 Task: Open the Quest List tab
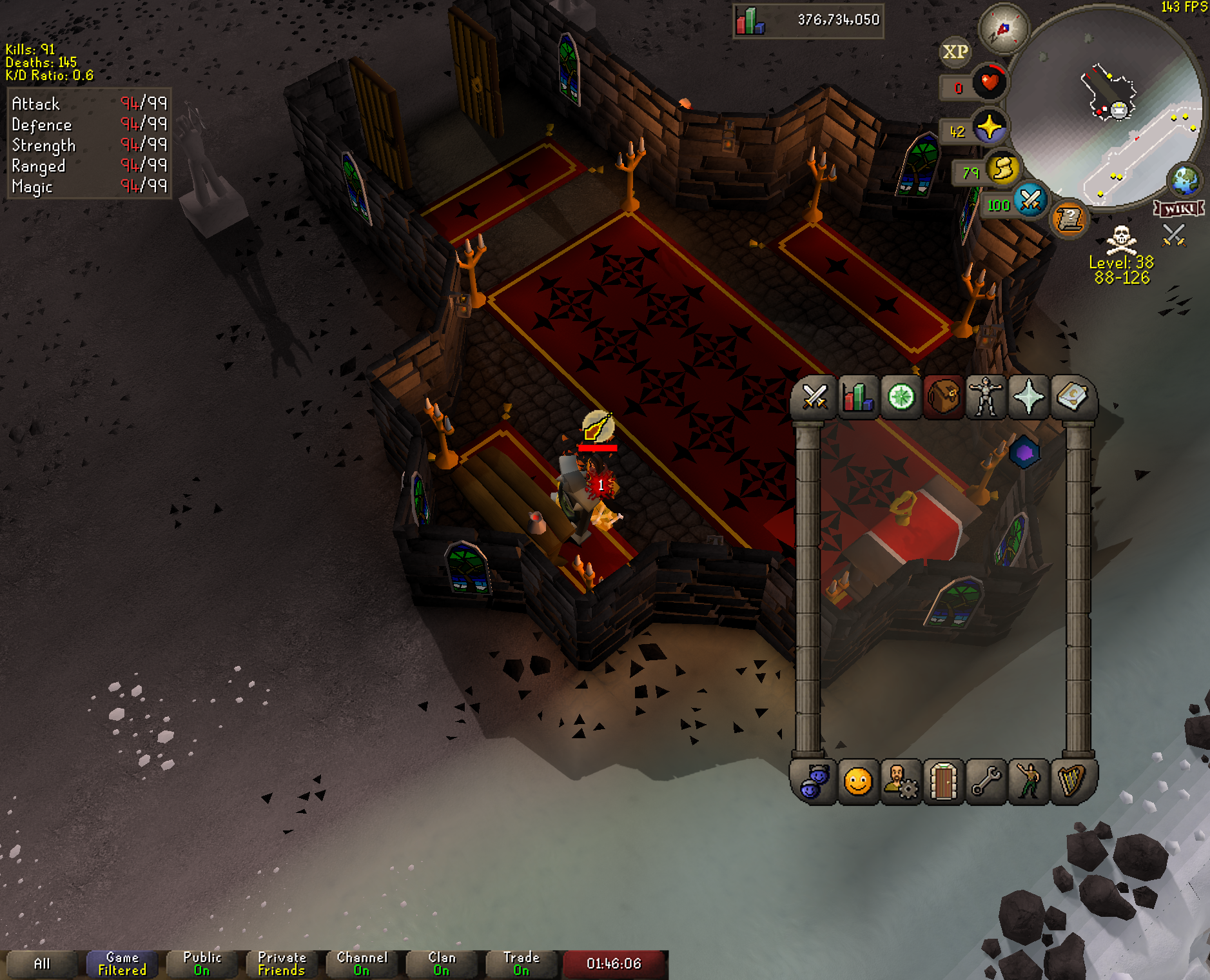click(901, 397)
